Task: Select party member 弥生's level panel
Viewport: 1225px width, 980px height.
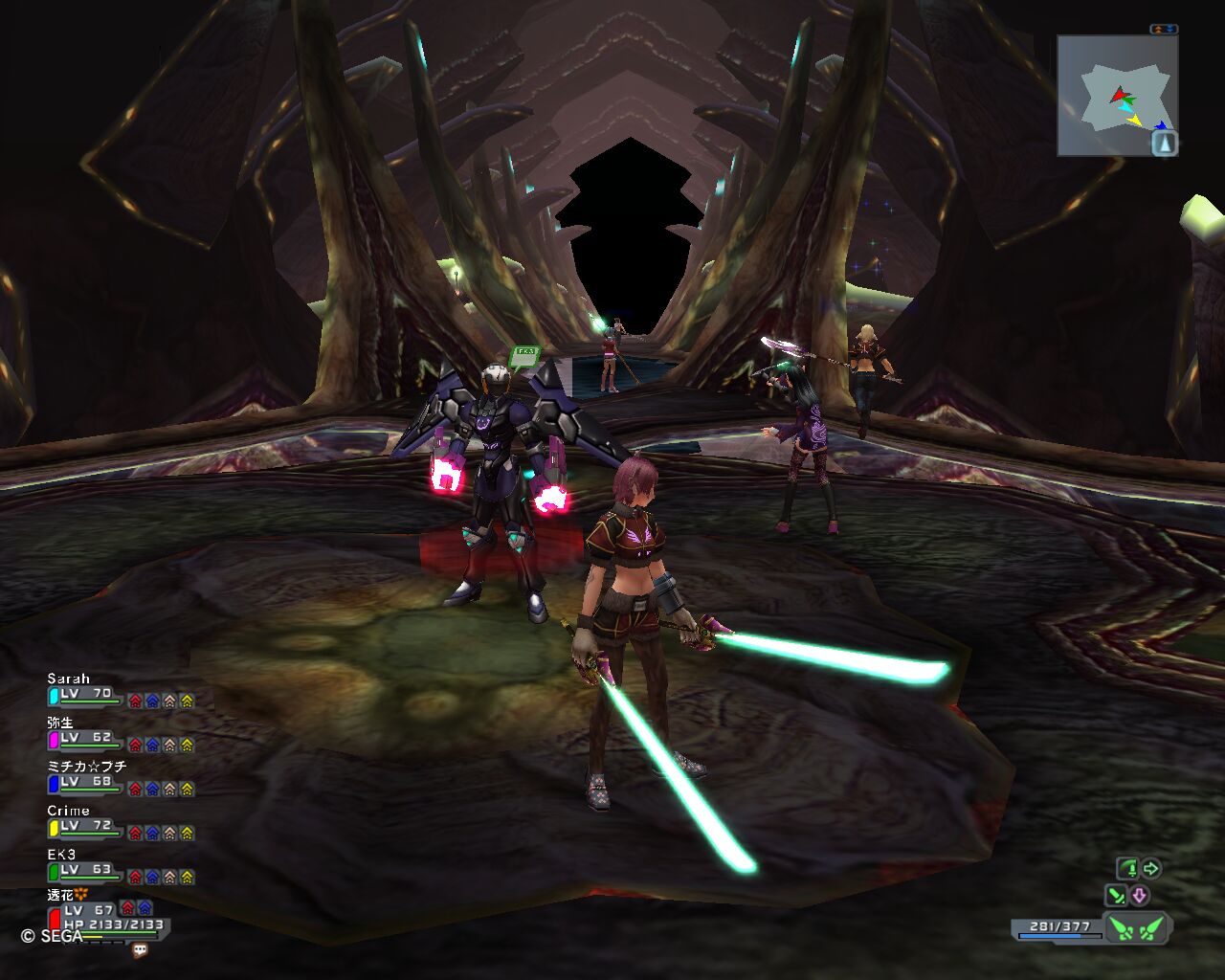Action: (x=86, y=739)
